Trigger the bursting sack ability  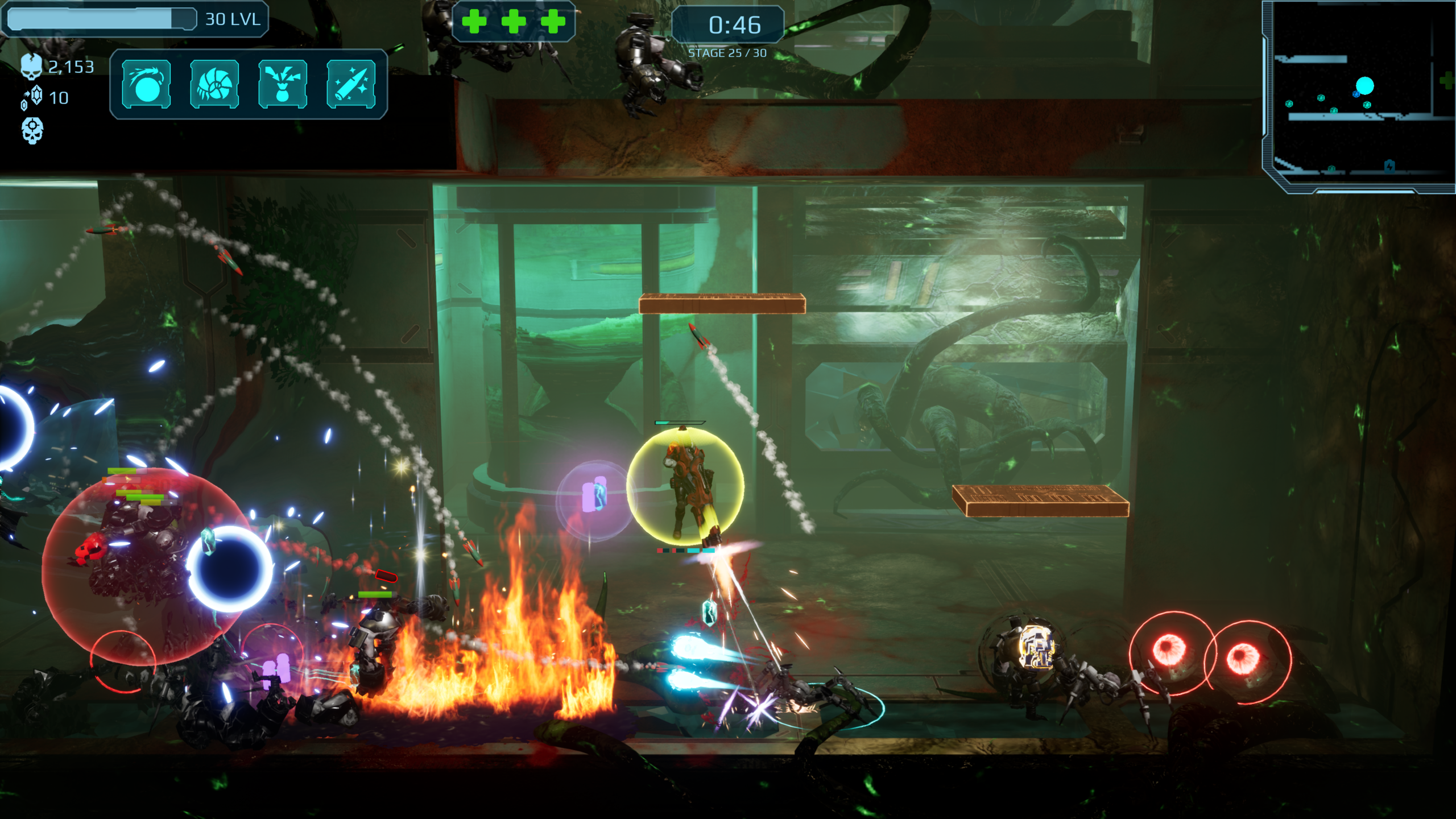[x=283, y=84]
